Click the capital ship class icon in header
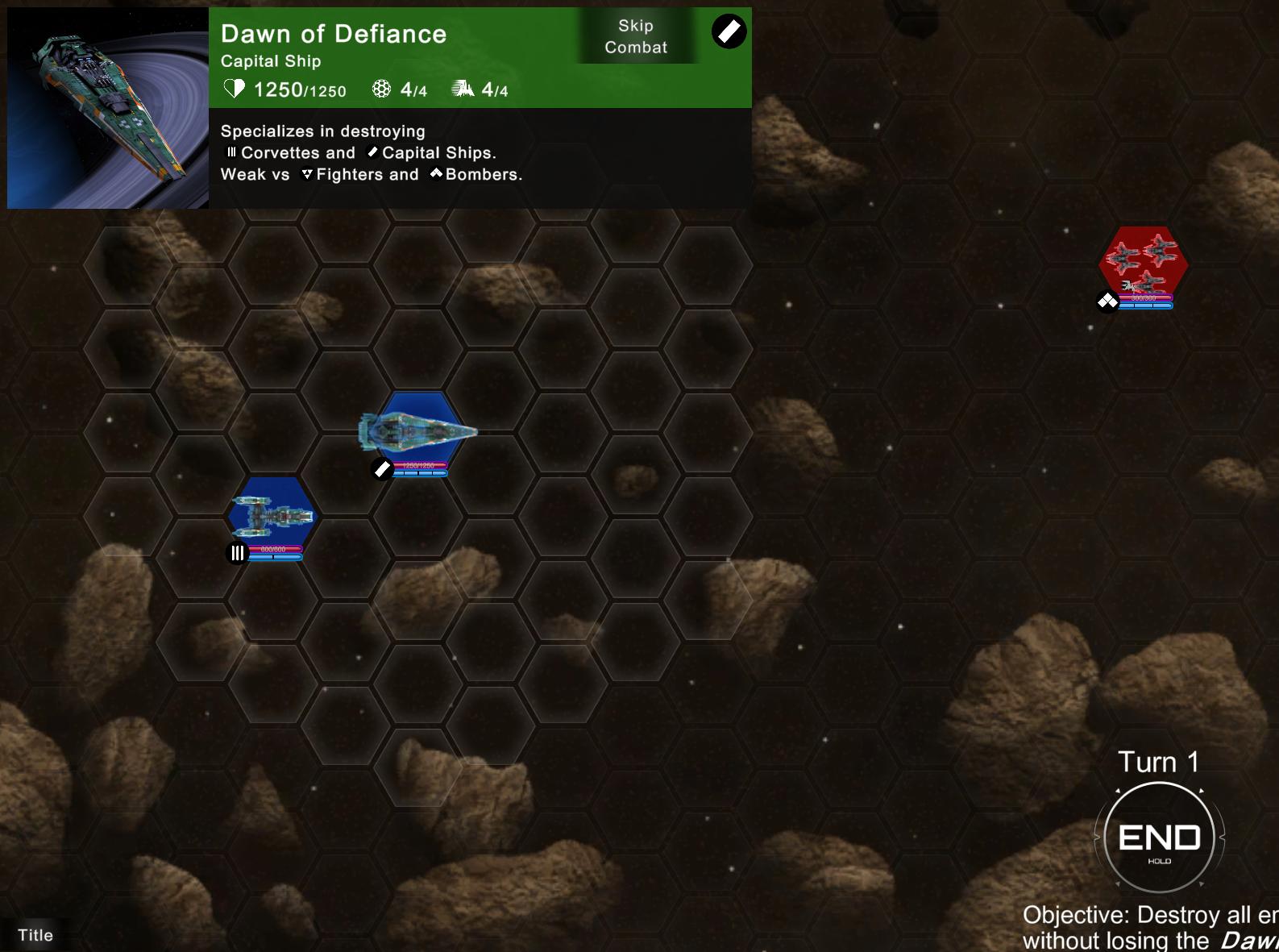Screen dimensions: 1279x952 click(x=729, y=32)
